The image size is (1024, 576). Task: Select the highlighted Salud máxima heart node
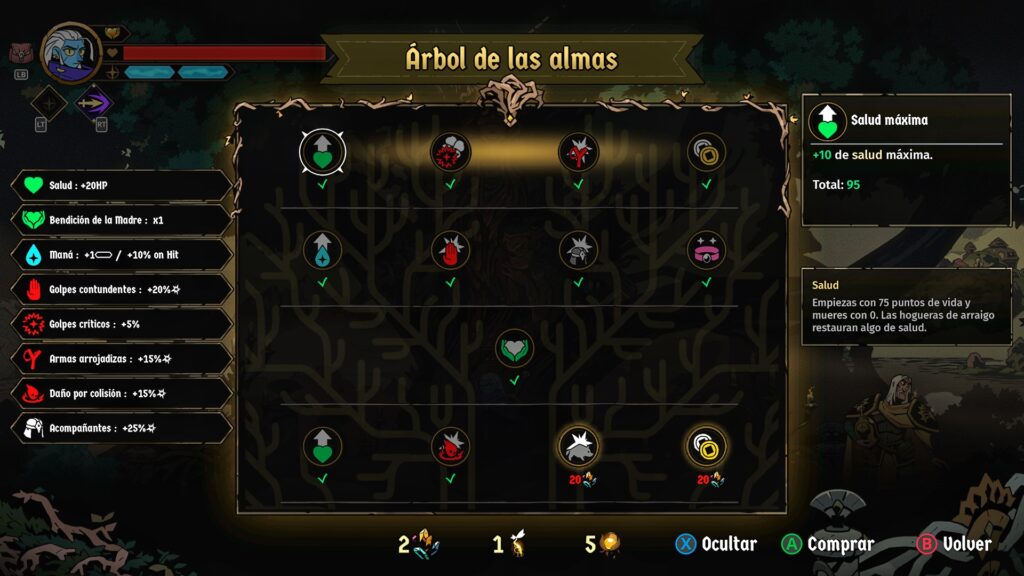(x=322, y=152)
